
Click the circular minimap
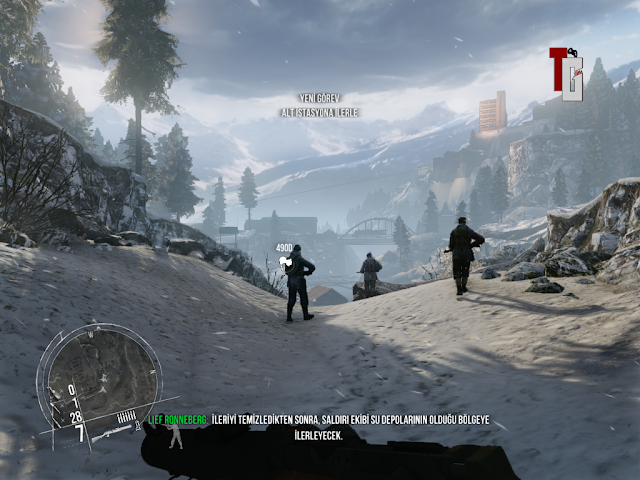click(x=100, y=372)
